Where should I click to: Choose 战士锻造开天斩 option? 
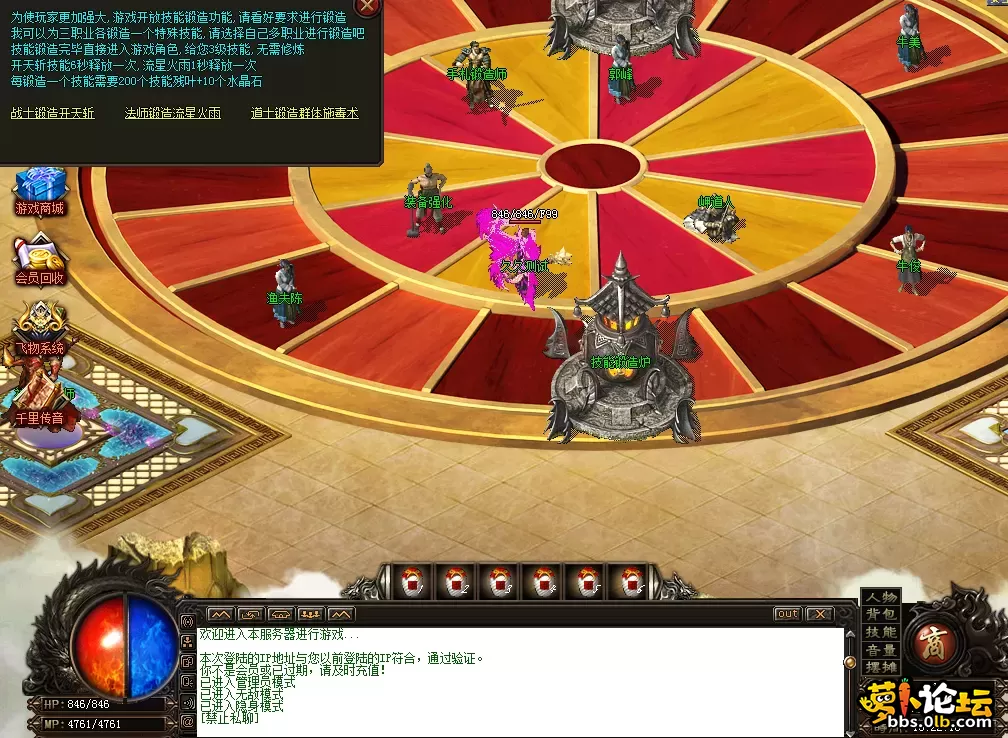53,114
